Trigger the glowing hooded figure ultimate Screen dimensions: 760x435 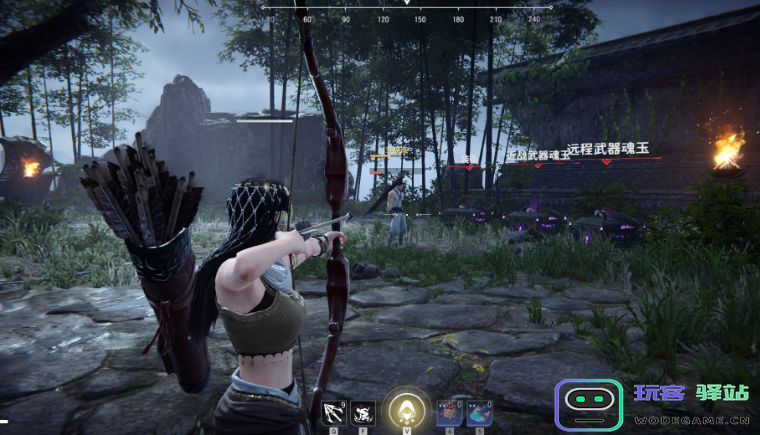[406, 408]
